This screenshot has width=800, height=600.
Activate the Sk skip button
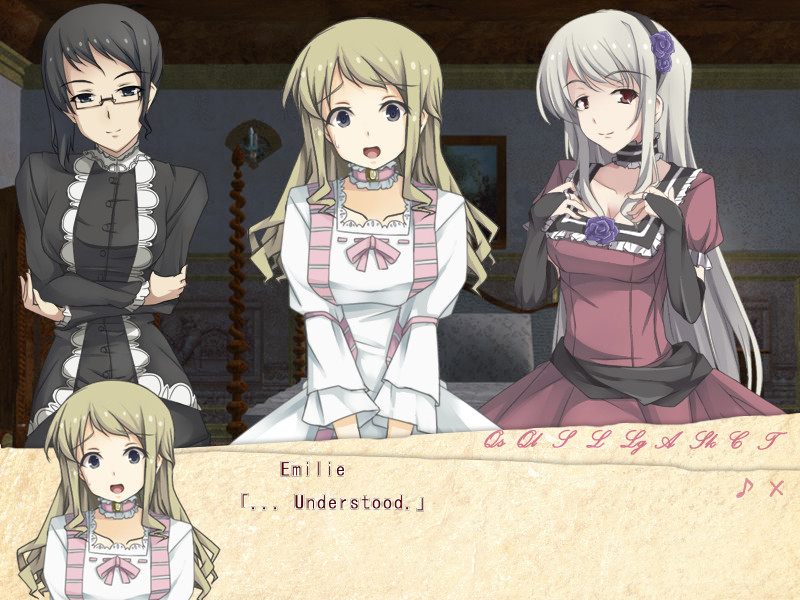(703, 440)
